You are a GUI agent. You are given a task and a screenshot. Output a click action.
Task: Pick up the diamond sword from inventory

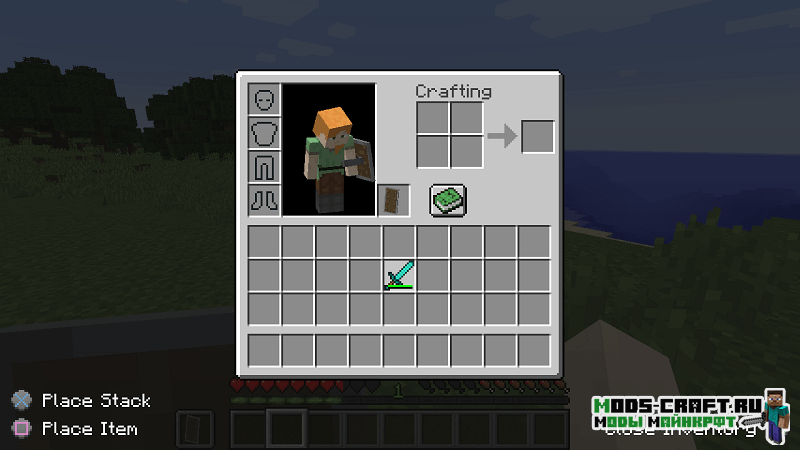399,275
